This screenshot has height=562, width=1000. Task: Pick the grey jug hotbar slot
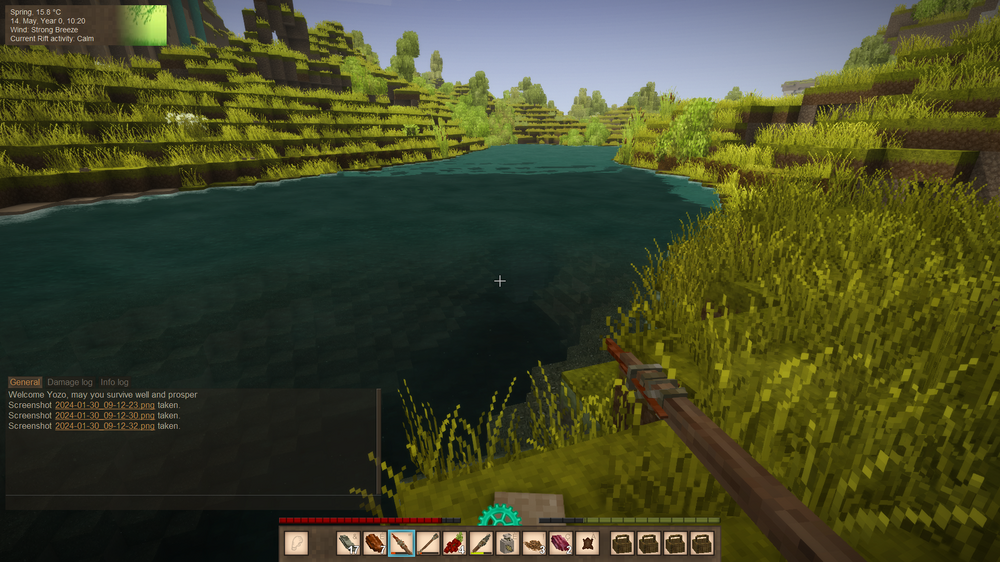pyautogui.click(x=508, y=543)
